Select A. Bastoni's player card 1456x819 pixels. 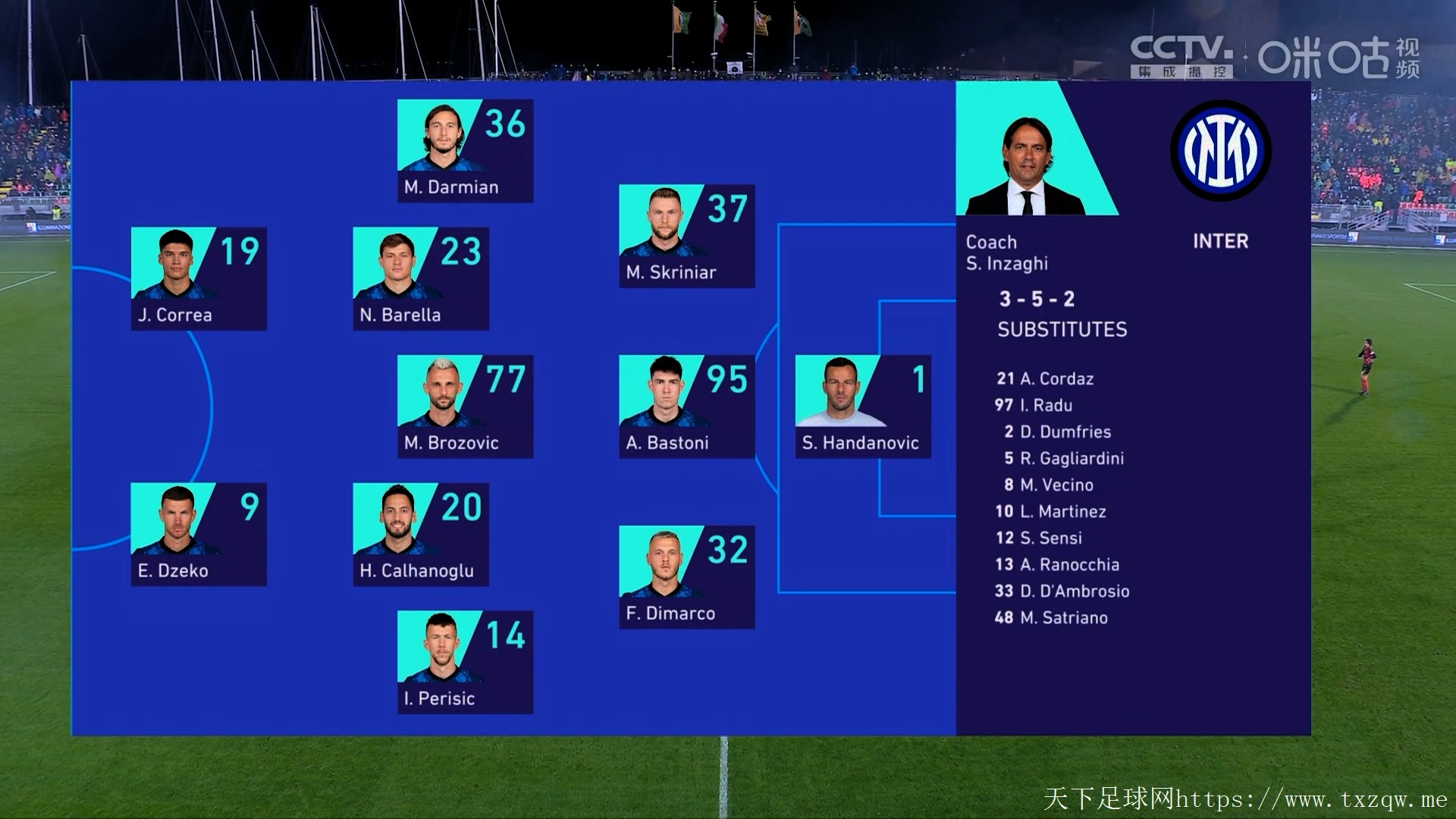pos(686,406)
